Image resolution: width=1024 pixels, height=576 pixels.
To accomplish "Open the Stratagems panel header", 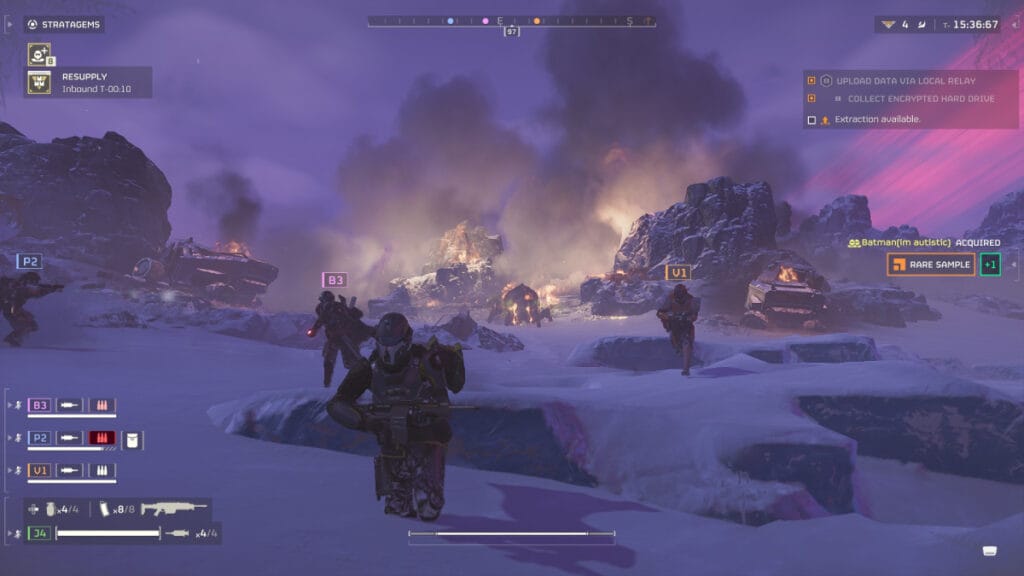I will 64,24.
